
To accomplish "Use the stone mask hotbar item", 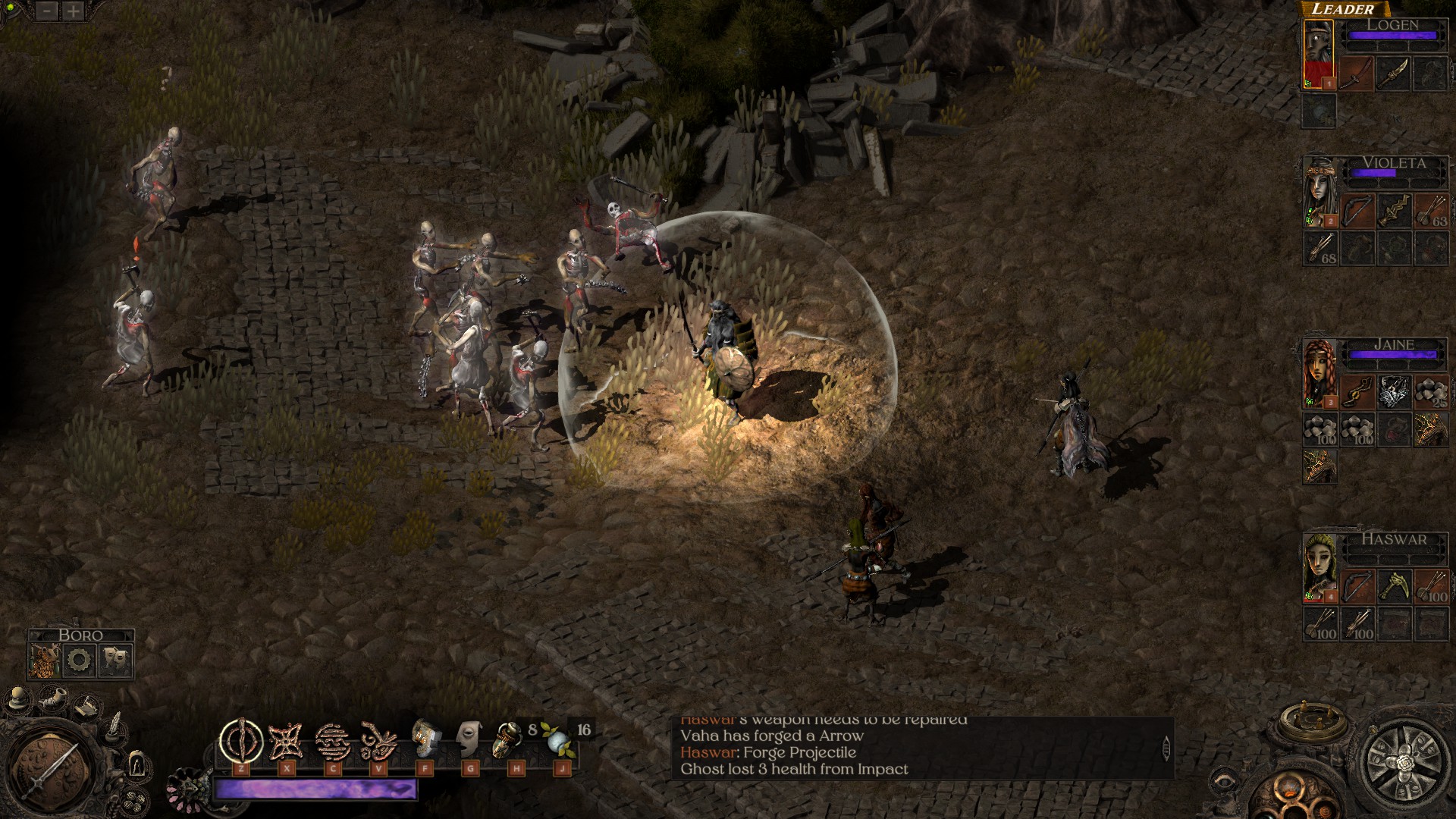I will pos(469,739).
